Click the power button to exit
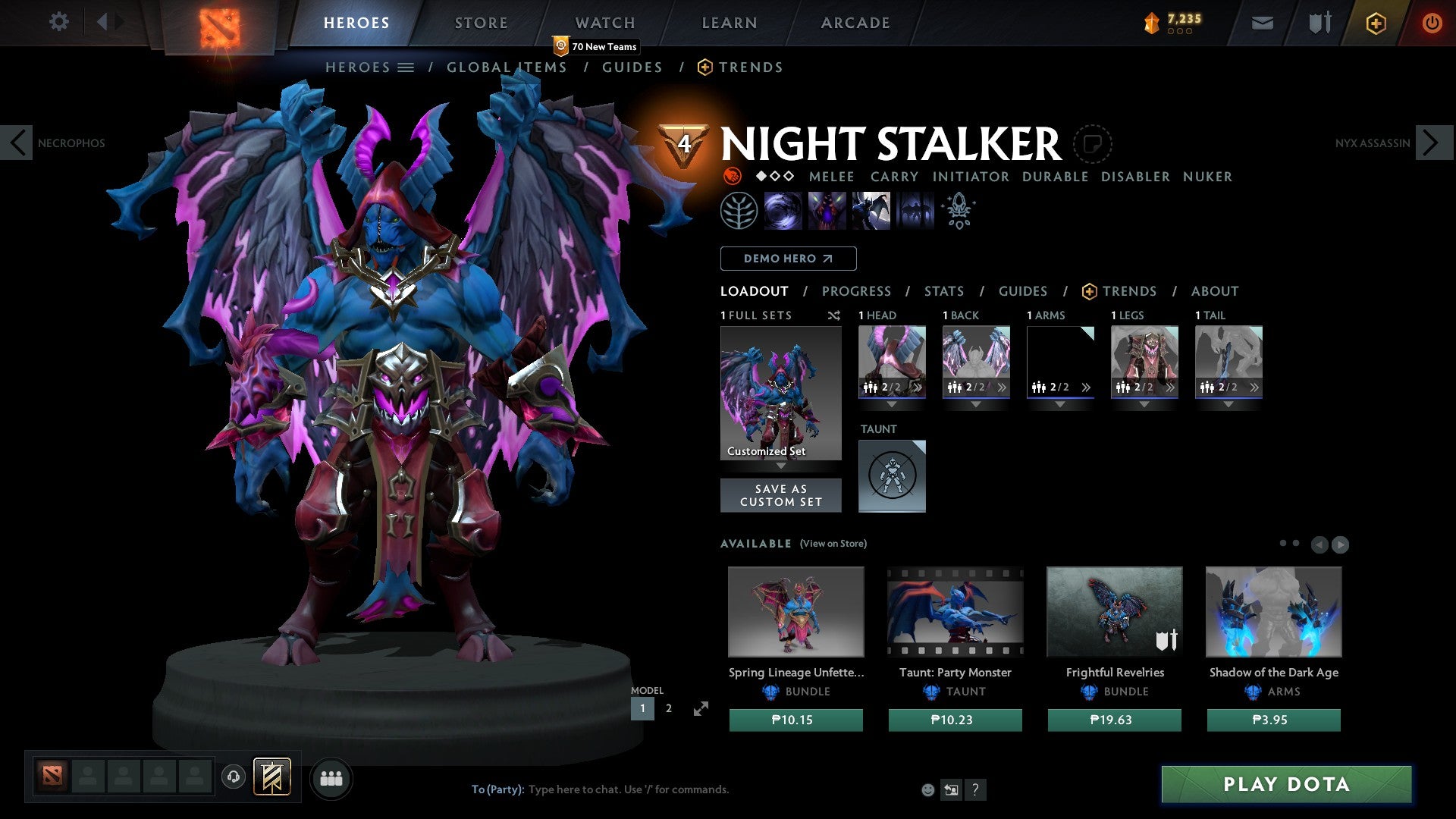This screenshot has width=1456, height=819. (1432, 23)
